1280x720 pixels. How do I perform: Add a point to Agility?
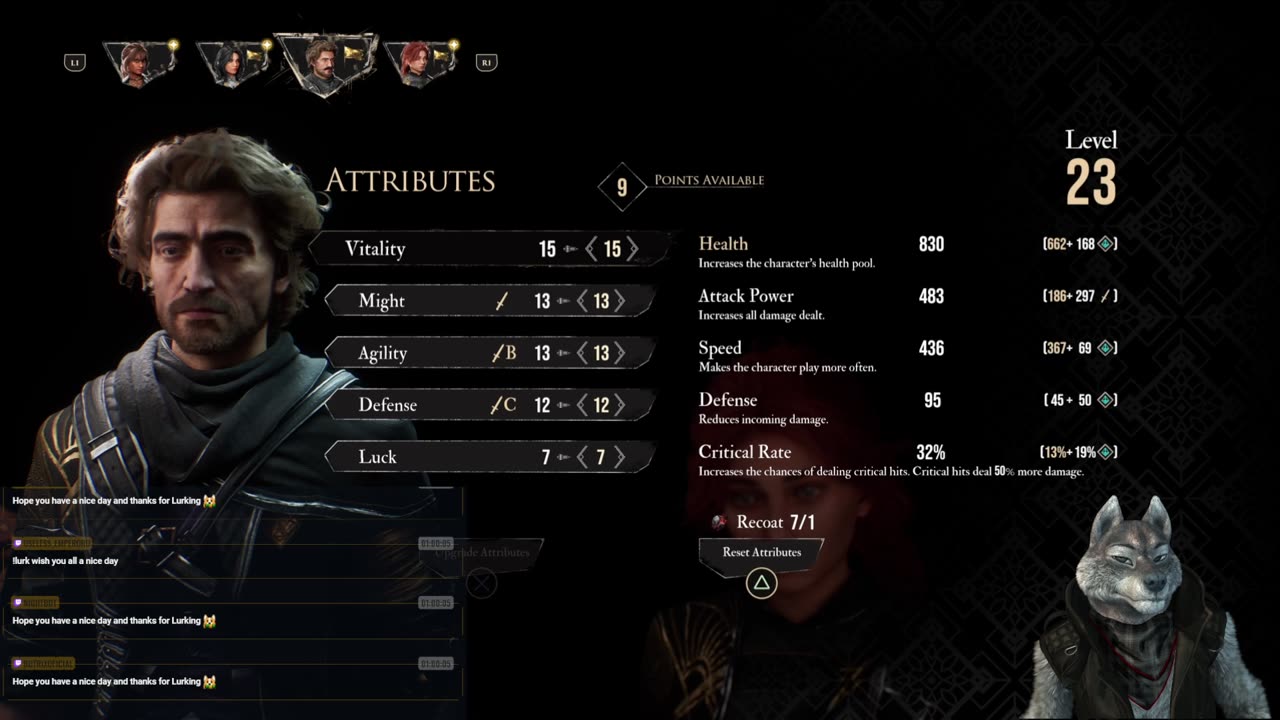pos(620,353)
